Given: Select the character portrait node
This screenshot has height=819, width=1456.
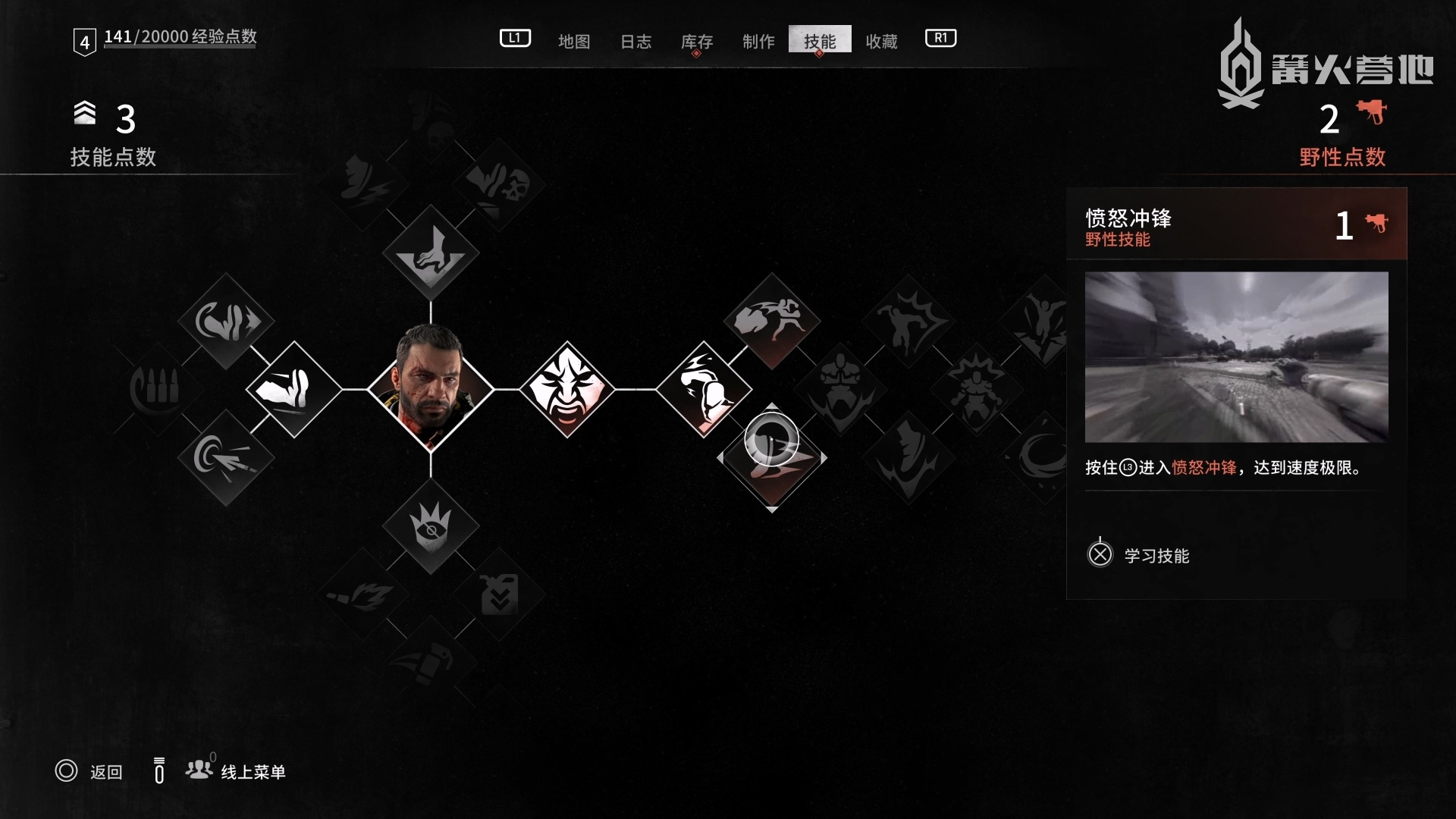Looking at the screenshot, I should 431,389.
